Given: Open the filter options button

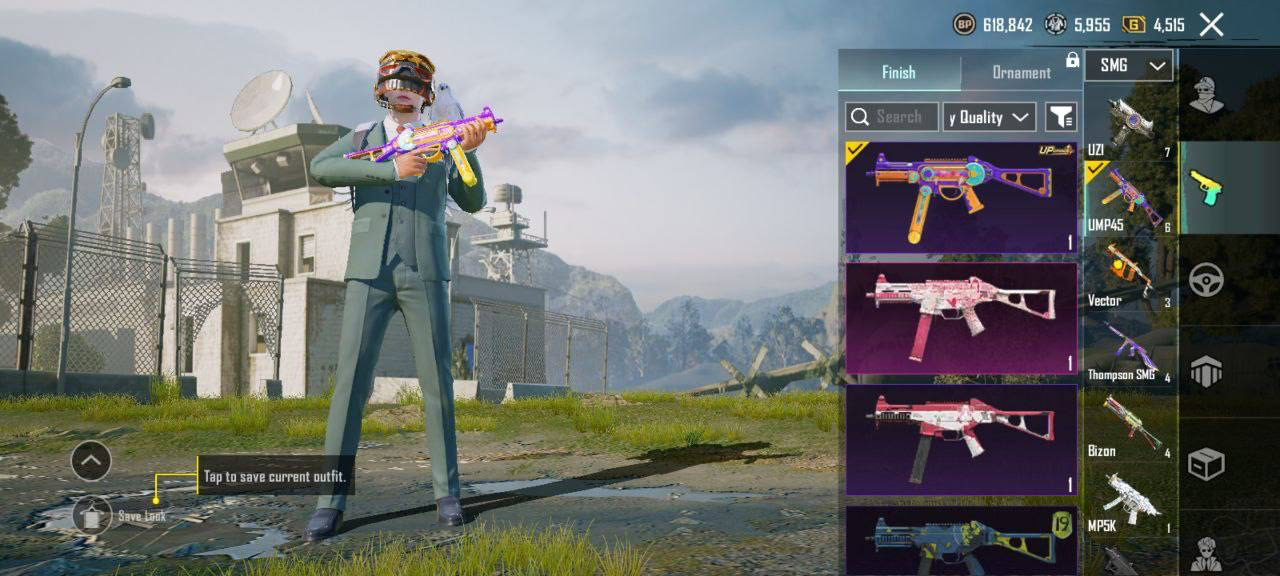Looking at the screenshot, I should [x=1061, y=117].
